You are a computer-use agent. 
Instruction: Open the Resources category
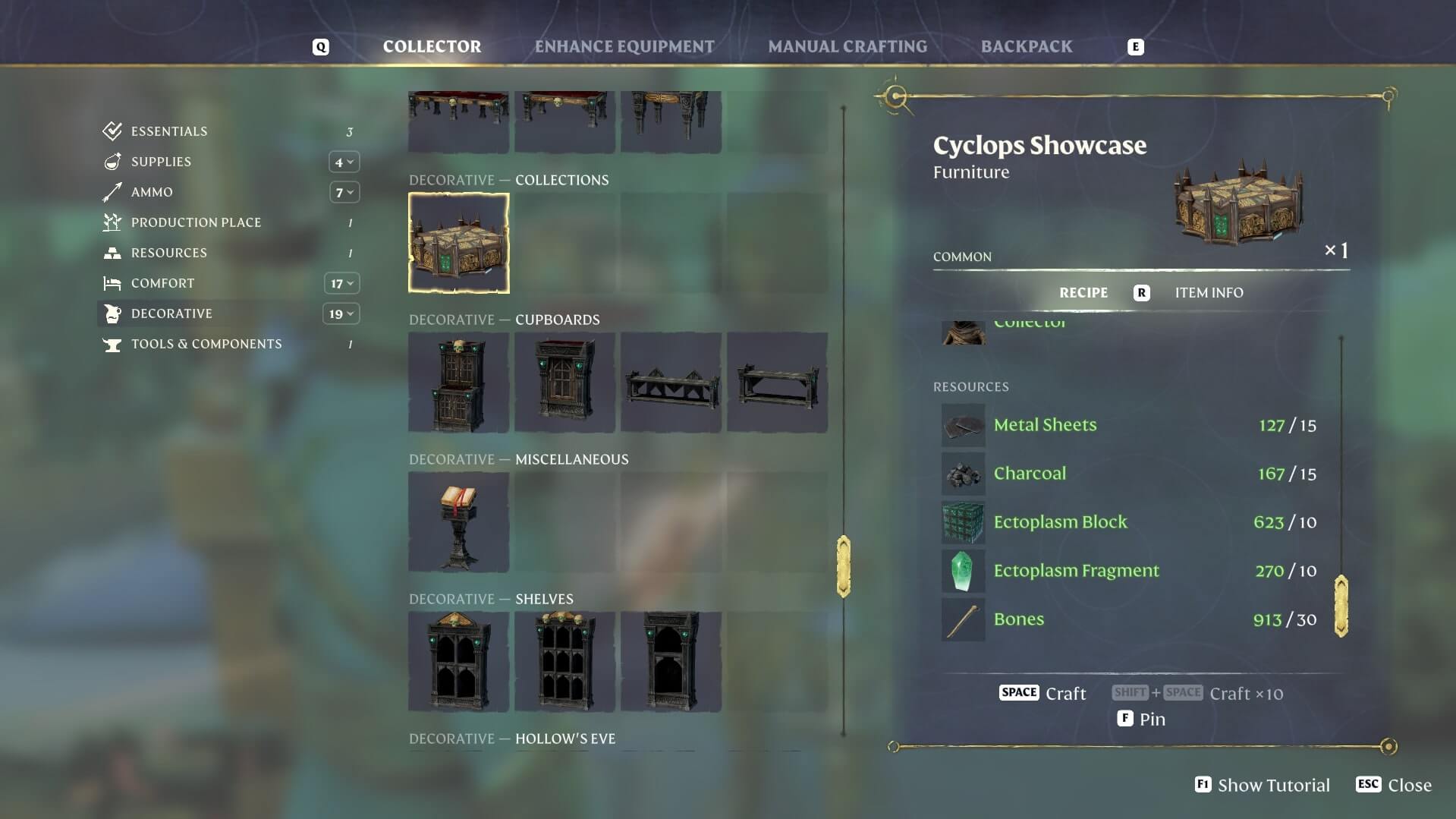168,253
